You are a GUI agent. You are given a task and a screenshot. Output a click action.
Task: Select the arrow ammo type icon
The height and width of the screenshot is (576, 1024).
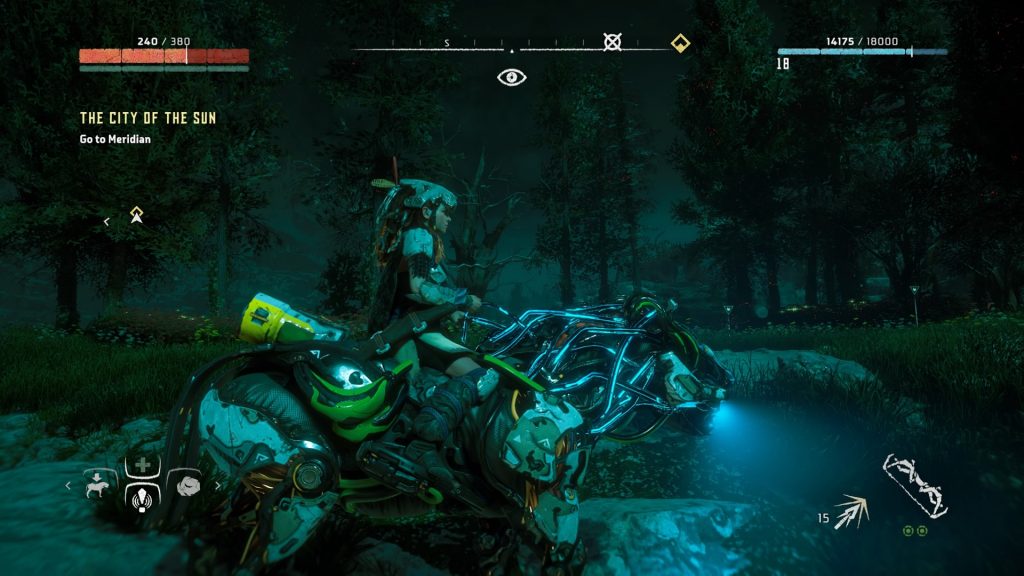853,511
